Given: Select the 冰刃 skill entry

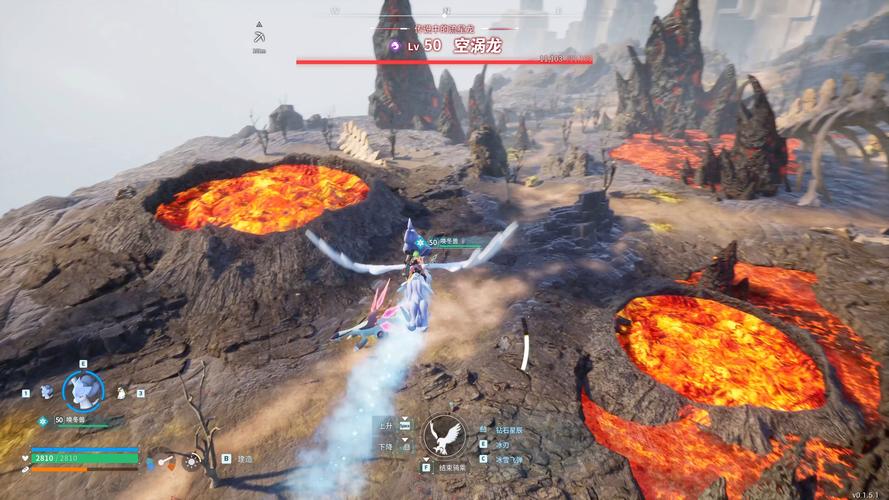Looking at the screenshot, I should pyautogui.click(x=500, y=443).
